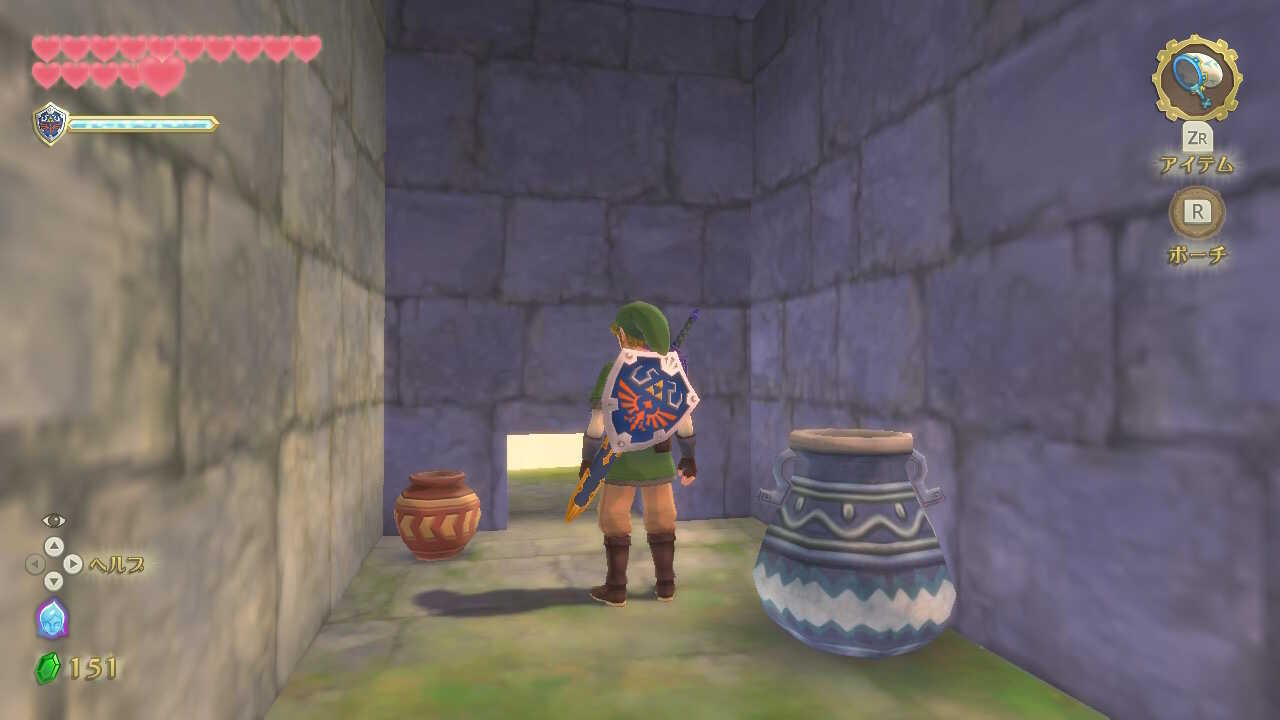
Task: Toggle the ヘルプ help display
Action: [x=118, y=563]
